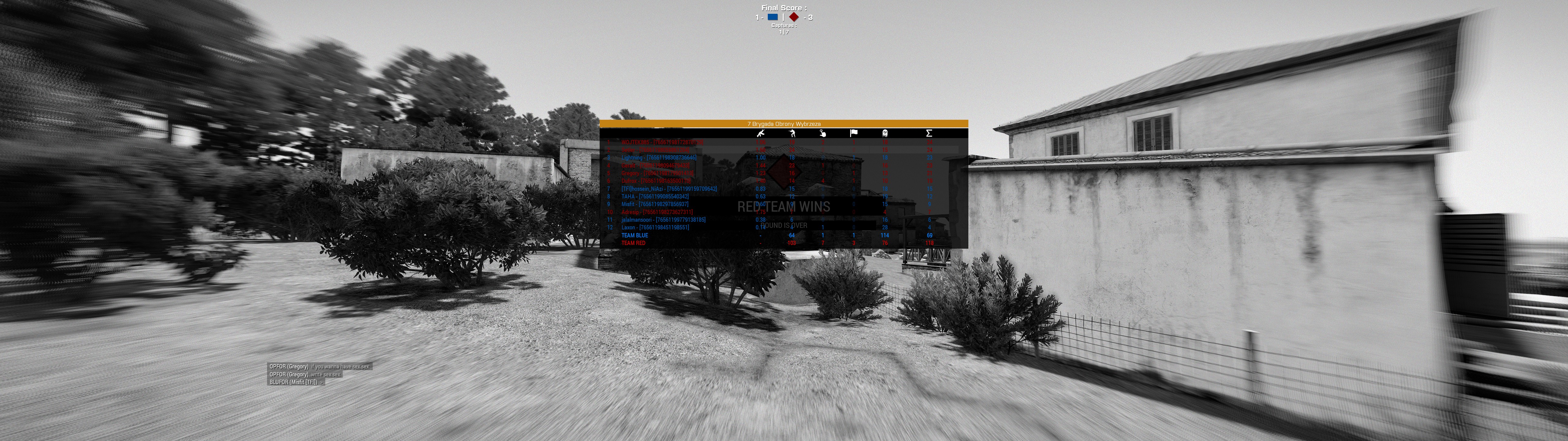This screenshot has width=1568, height=441.
Task: Pick Dufrox in the player list
Action: pyautogui.click(x=656, y=181)
